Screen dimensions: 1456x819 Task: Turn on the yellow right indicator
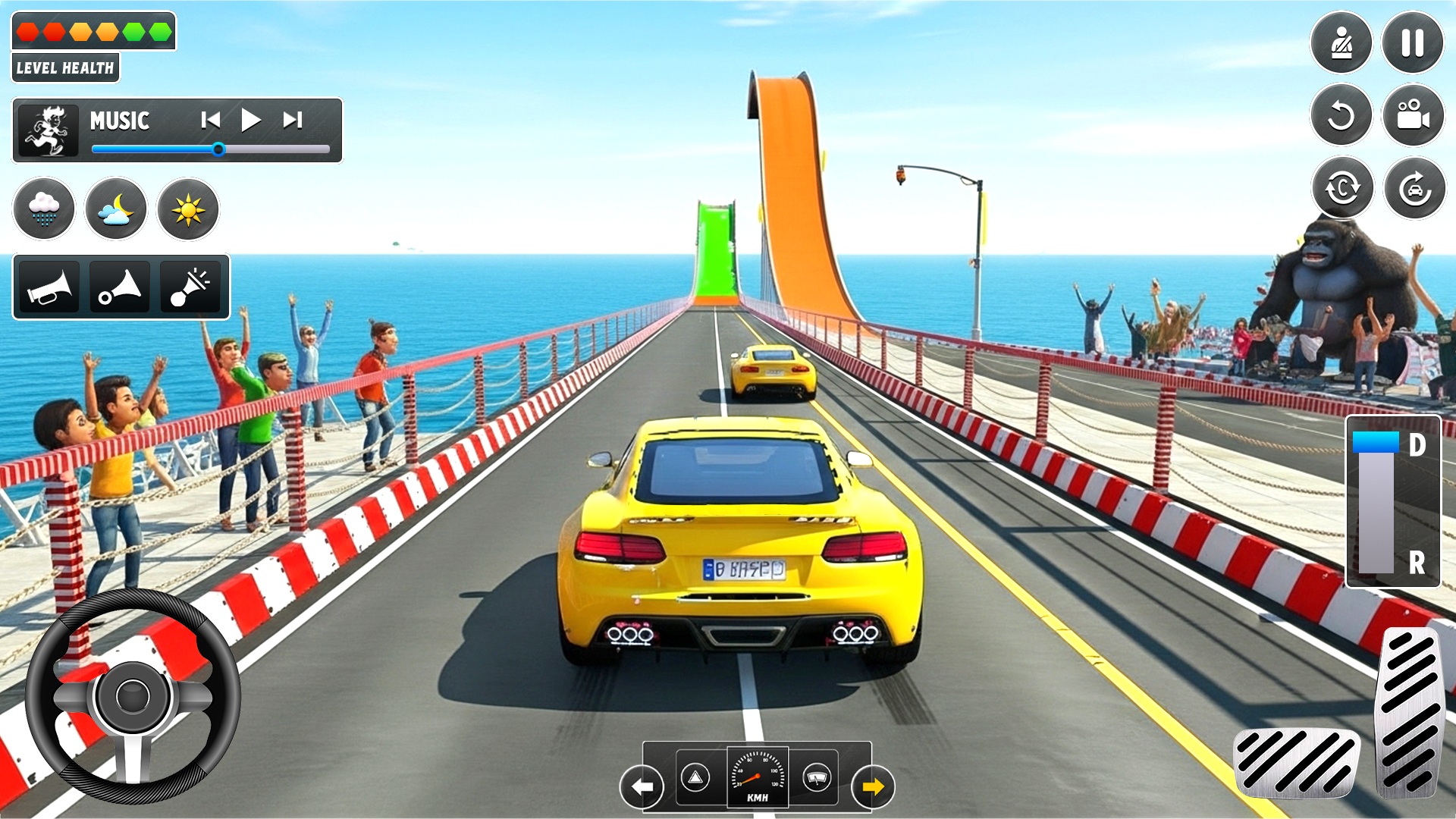pos(873,786)
